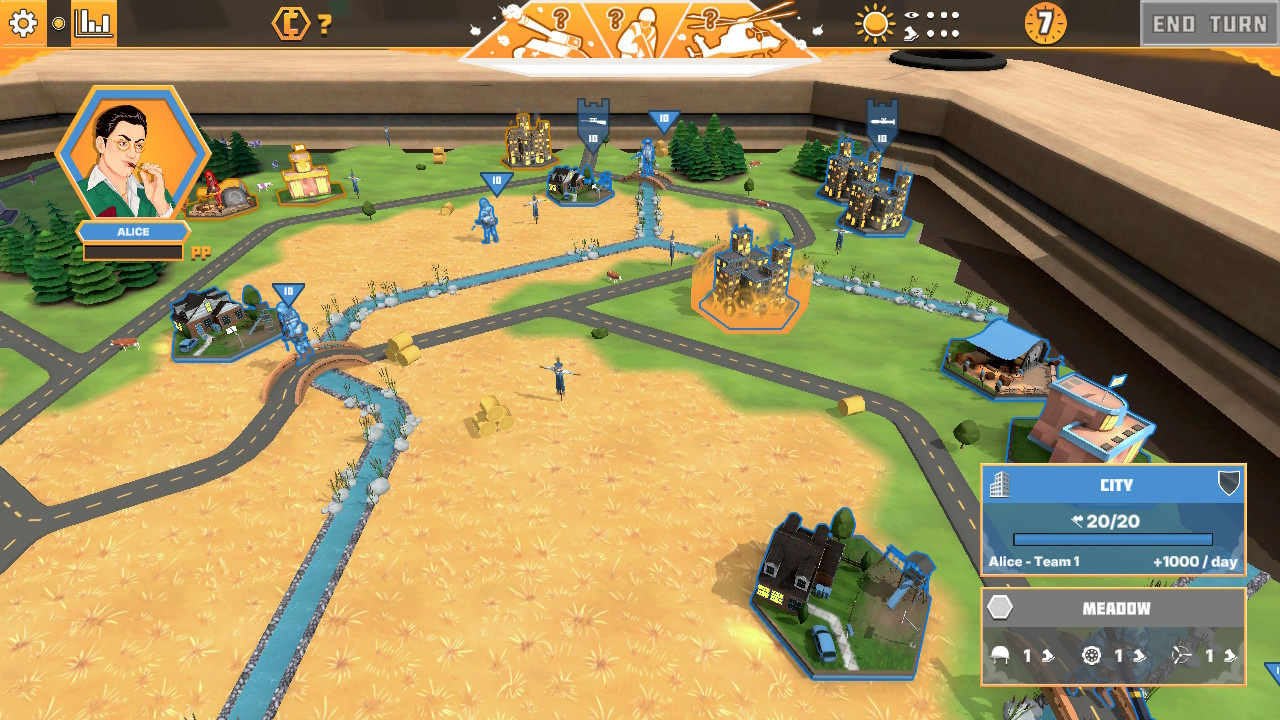Click the shield icon on the CITY panel

[1229, 485]
